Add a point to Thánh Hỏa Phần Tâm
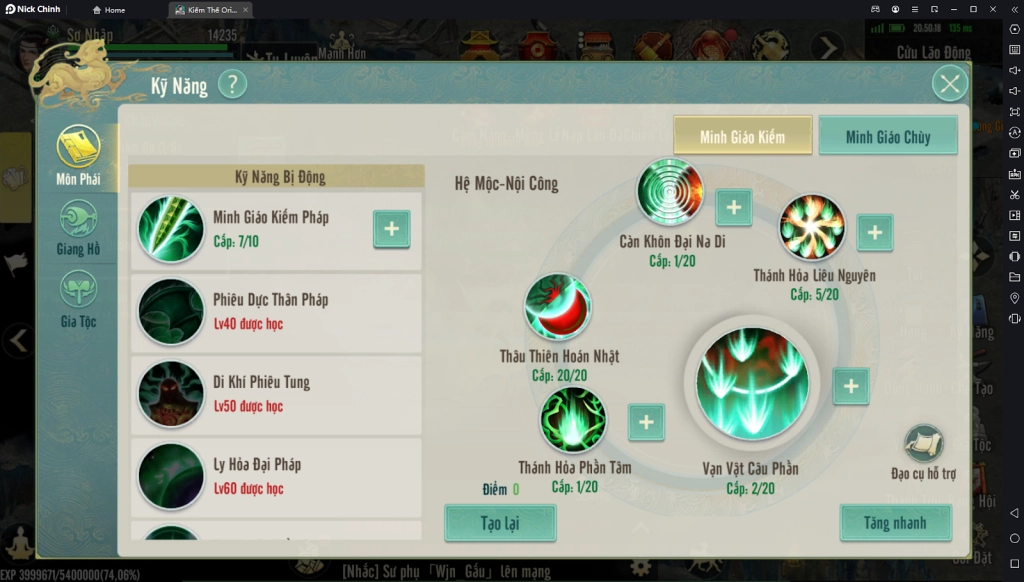The height and width of the screenshot is (582, 1024). coord(646,422)
